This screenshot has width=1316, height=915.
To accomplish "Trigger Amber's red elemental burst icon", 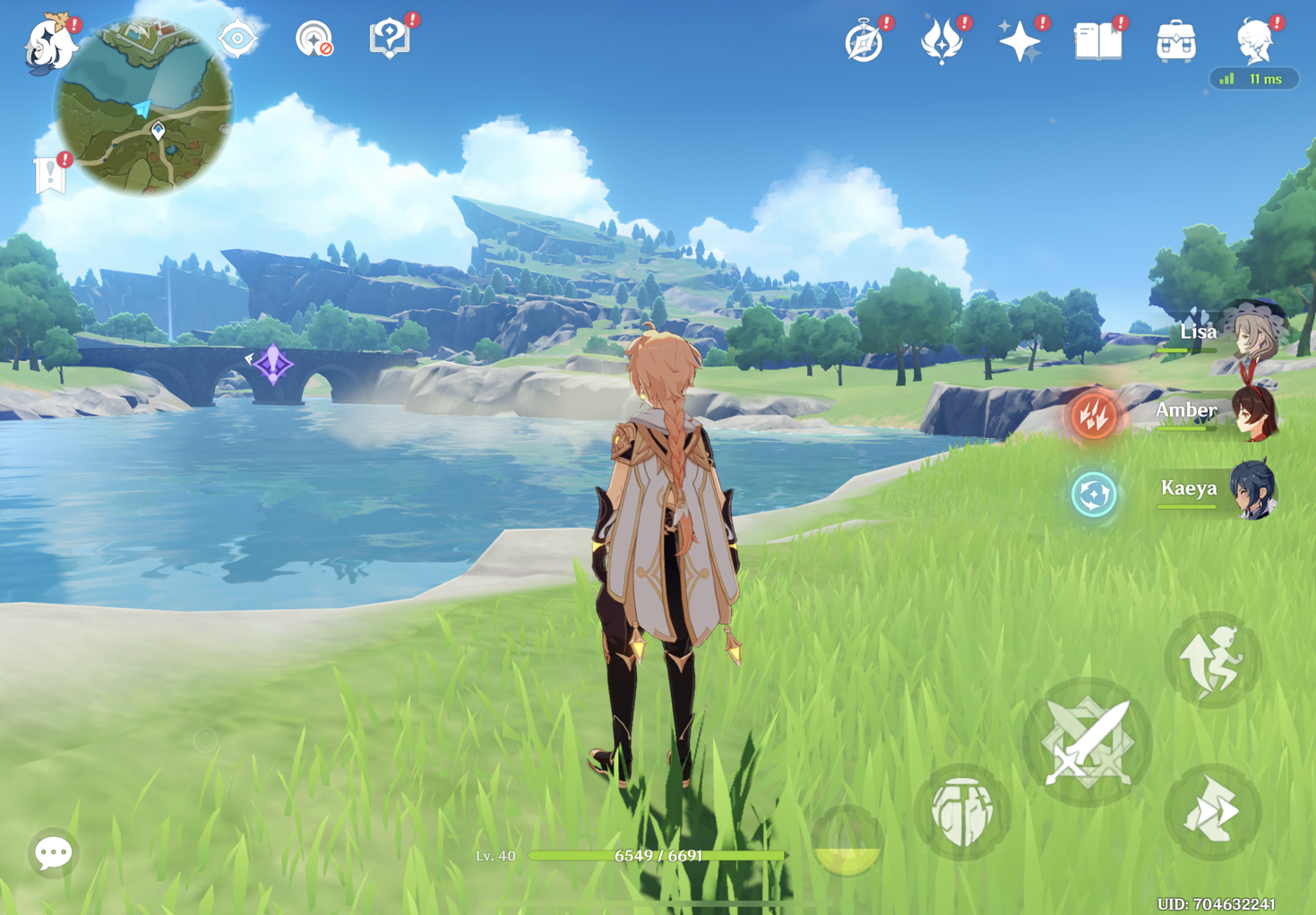I will (x=1094, y=415).
